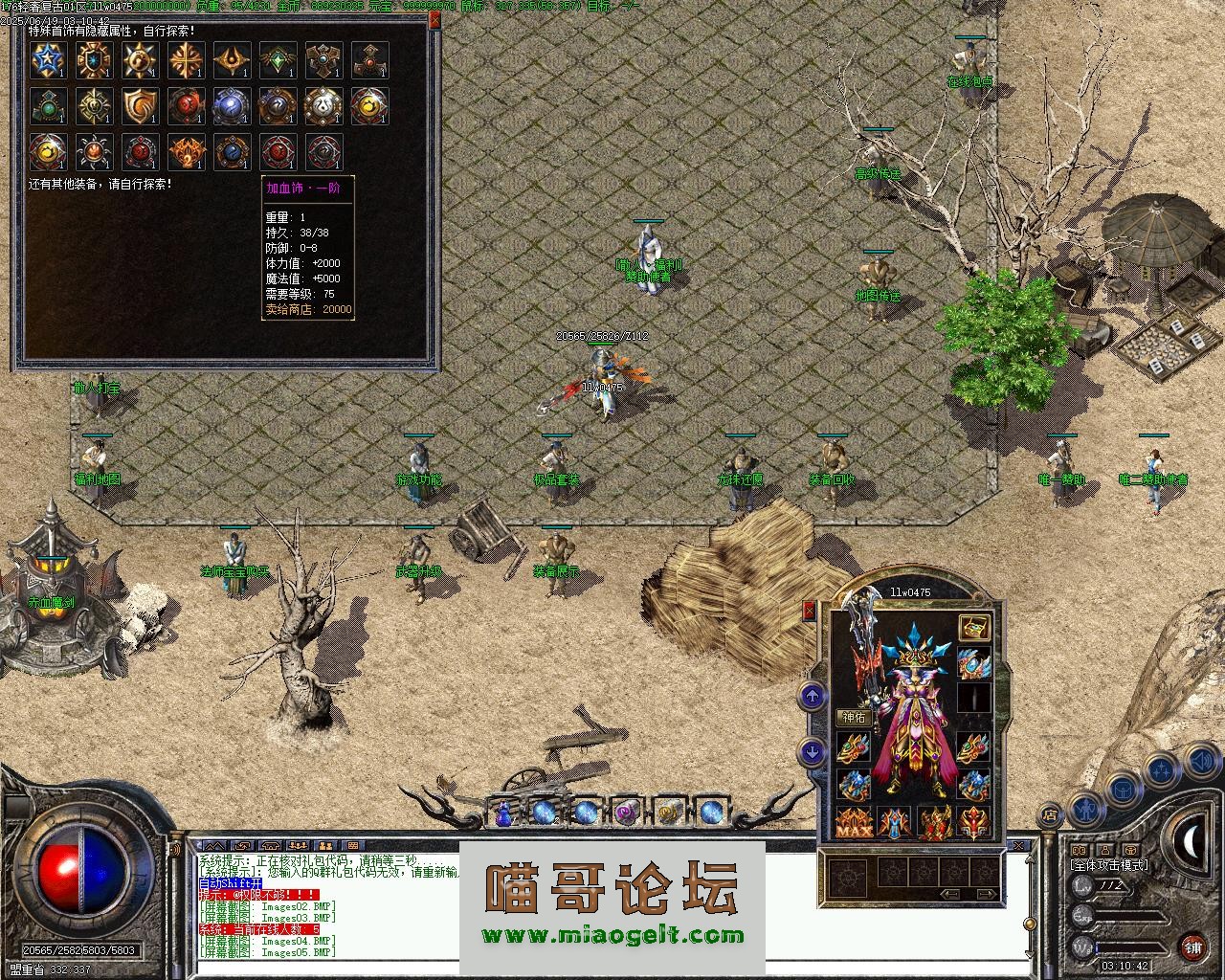The width and height of the screenshot is (1225, 980).
Task: Click the flame emblem marked with 2
Action: point(186,152)
